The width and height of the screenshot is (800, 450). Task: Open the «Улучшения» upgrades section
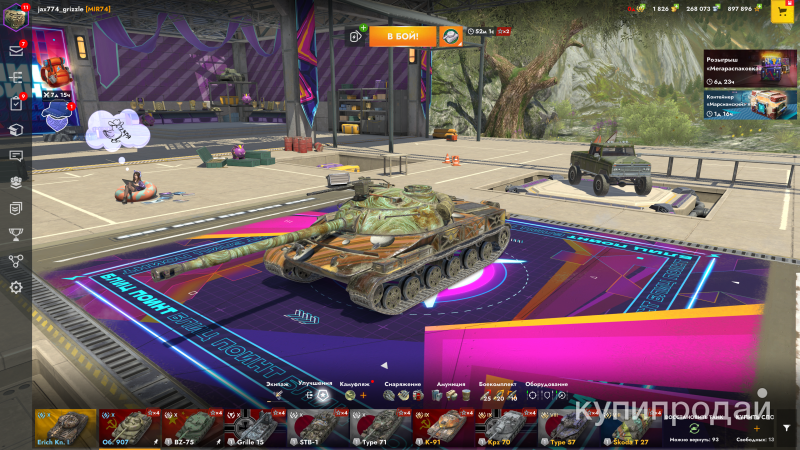[315, 394]
